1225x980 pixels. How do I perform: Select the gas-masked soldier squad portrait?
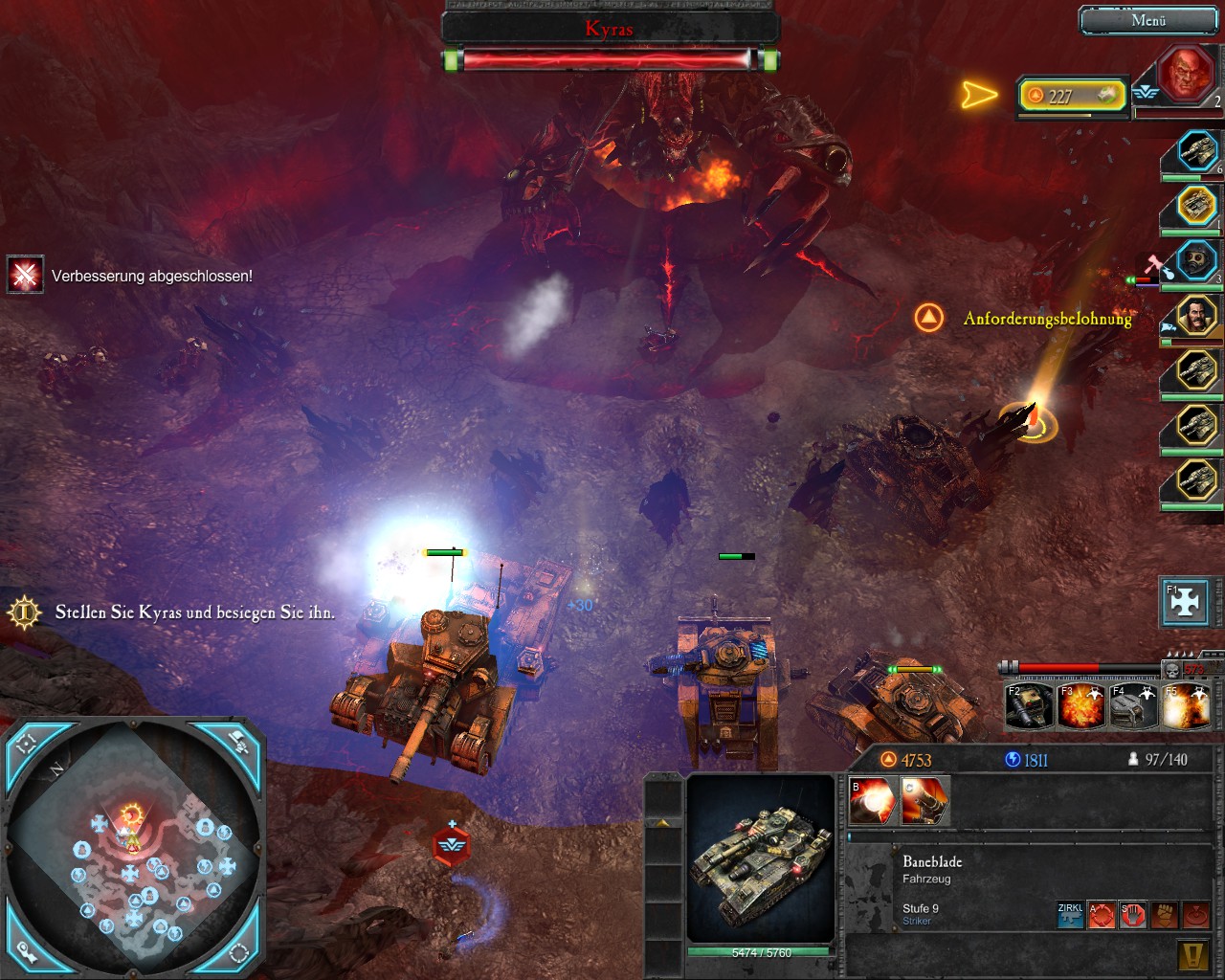(x=1196, y=260)
